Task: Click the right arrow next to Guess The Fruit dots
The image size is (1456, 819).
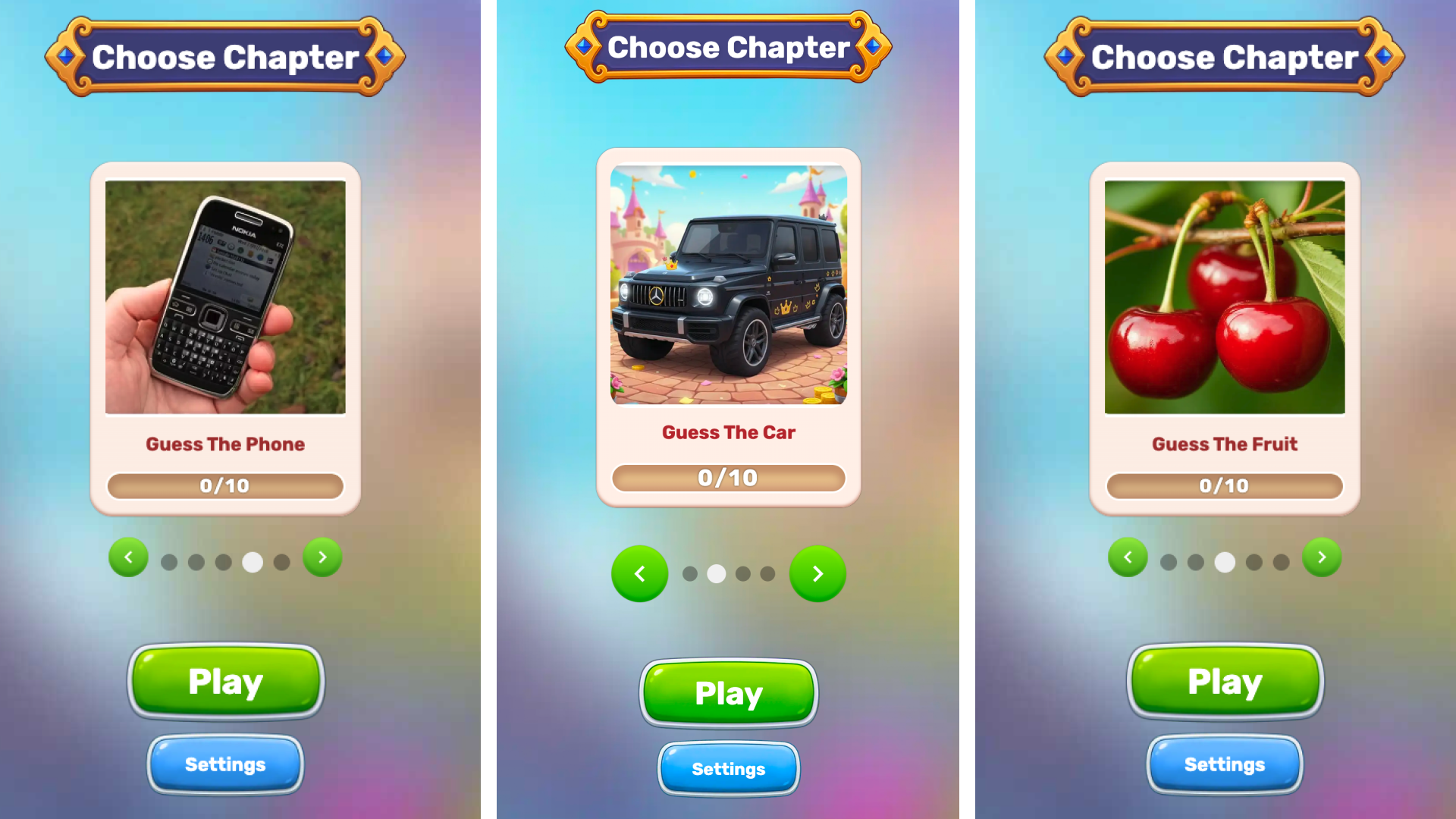Action: point(1320,557)
